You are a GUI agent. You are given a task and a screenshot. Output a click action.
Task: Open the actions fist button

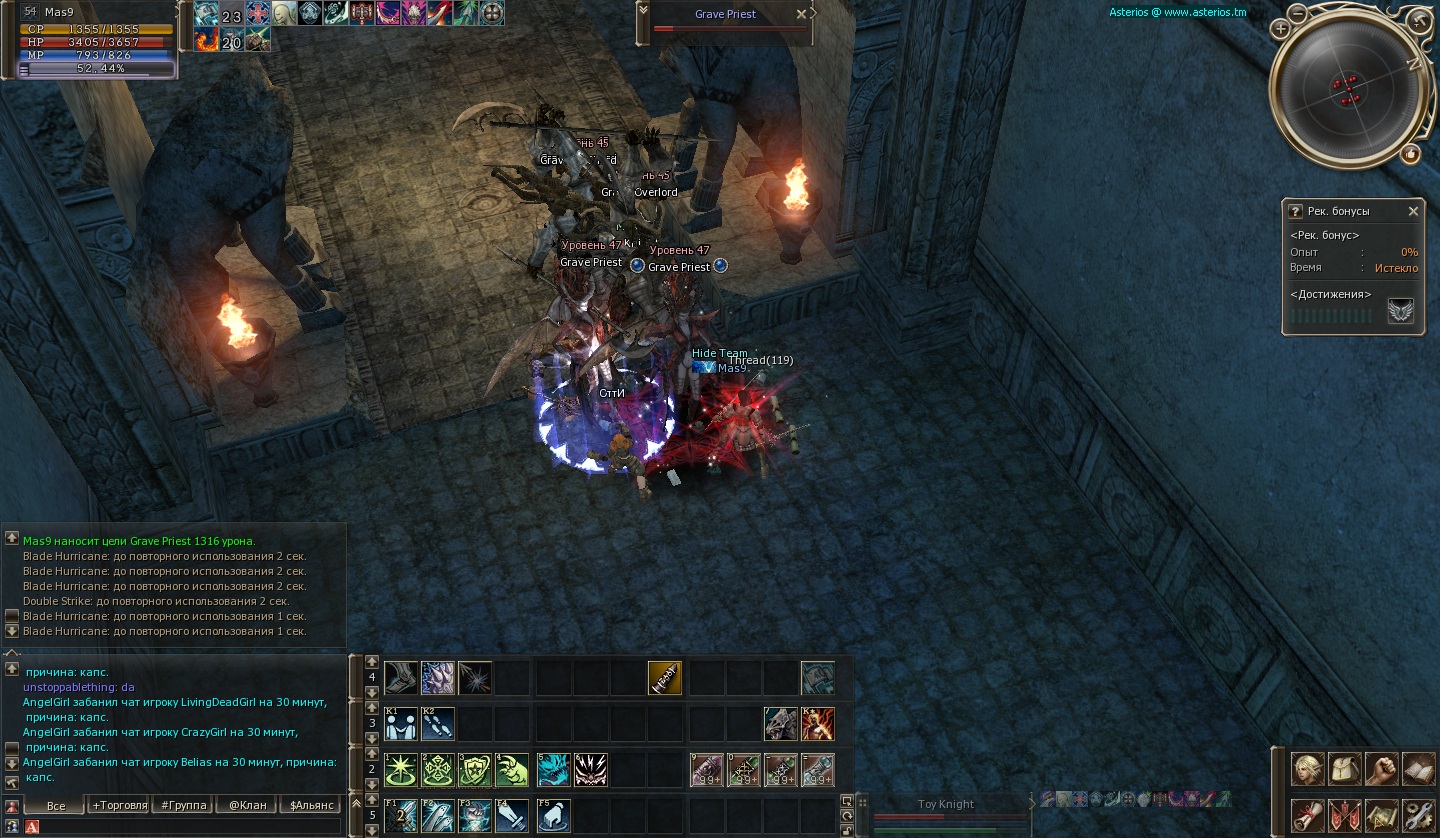[1382, 768]
